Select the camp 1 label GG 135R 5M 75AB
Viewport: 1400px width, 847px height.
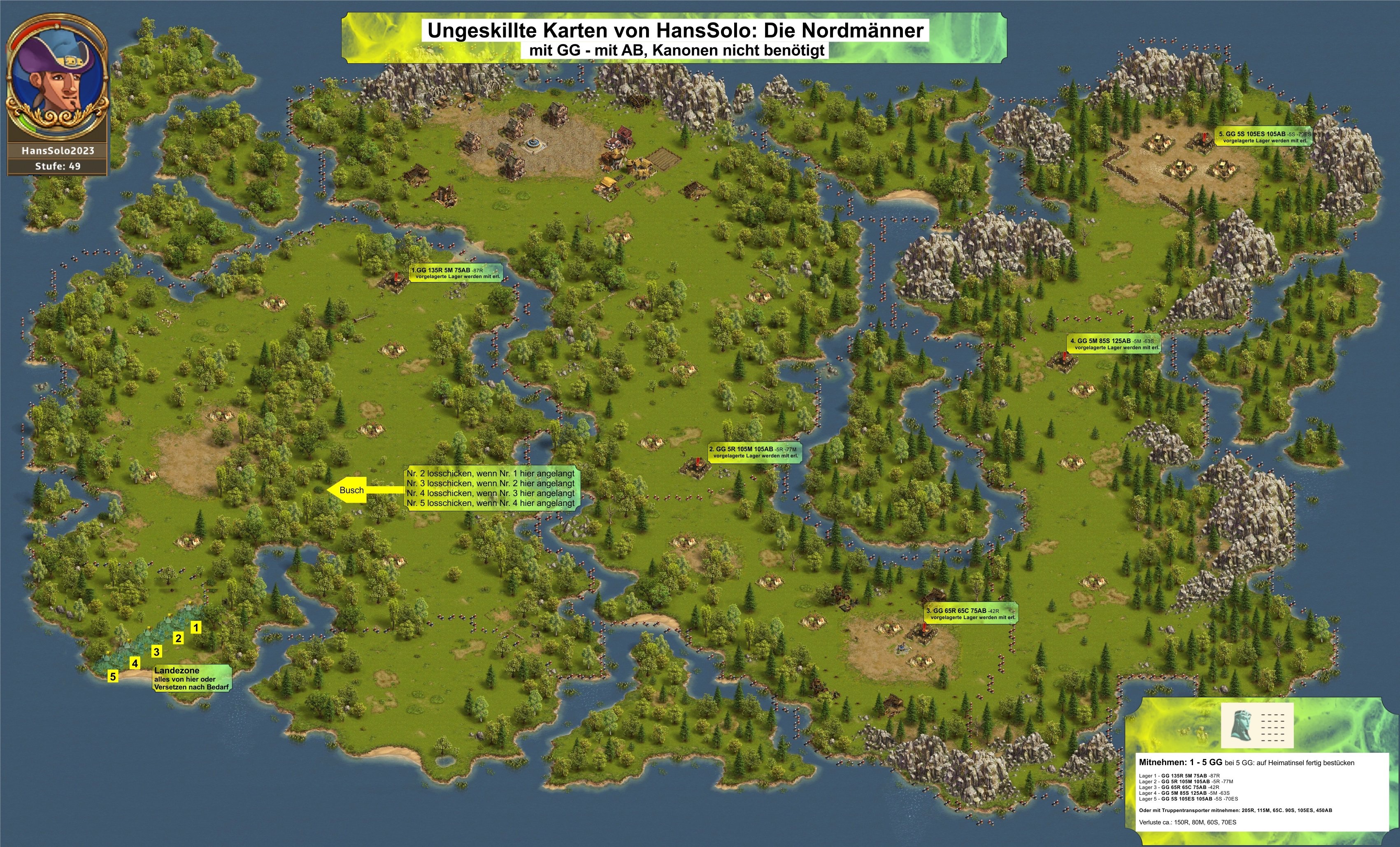click(x=456, y=273)
